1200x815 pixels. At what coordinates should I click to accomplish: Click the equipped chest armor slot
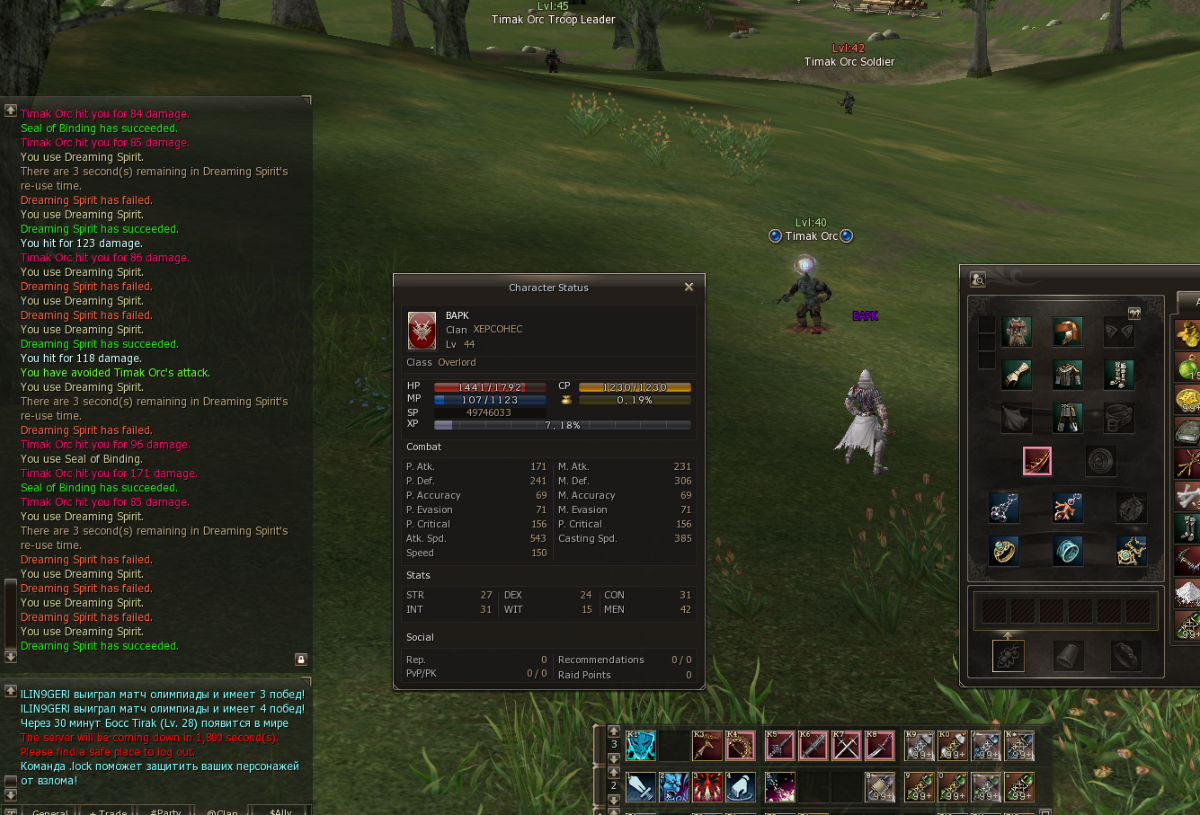(x=1067, y=375)
